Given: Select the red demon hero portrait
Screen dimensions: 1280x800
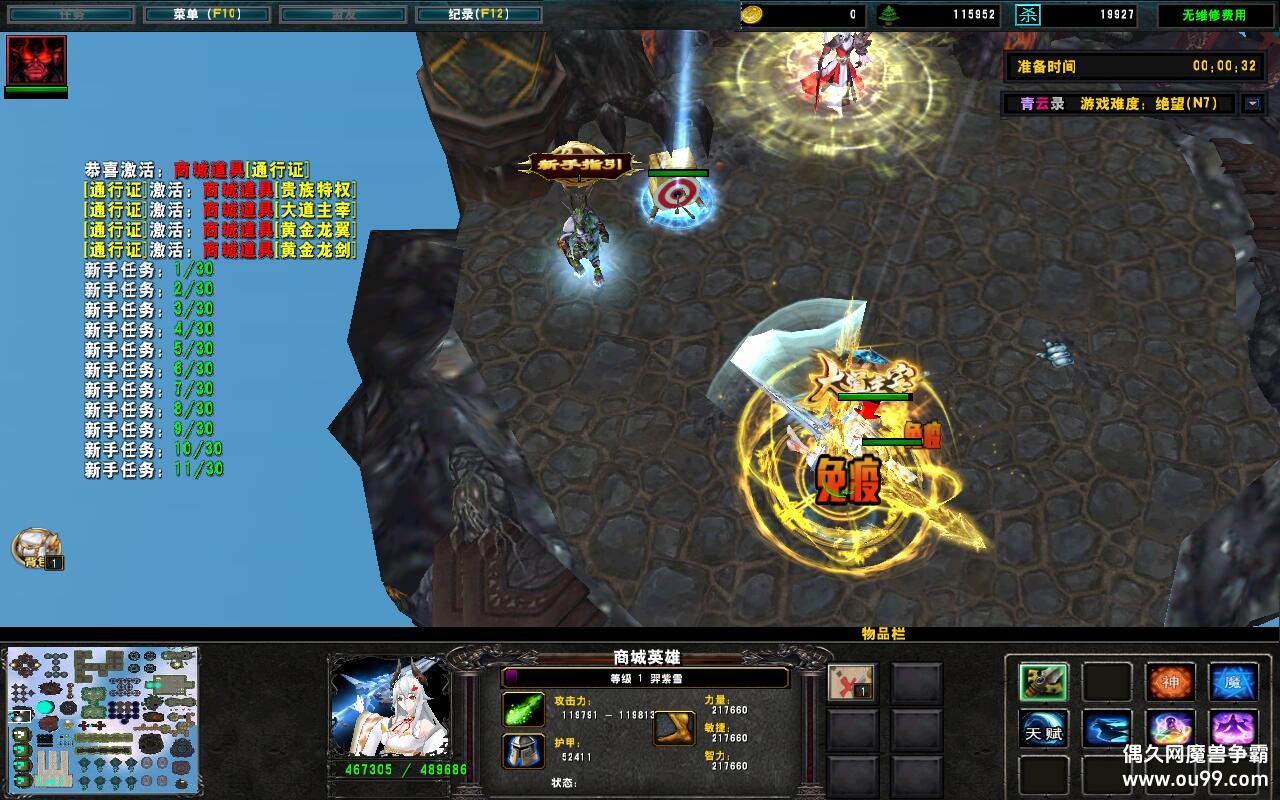Looking at the screenshot, I should (36, 61).
